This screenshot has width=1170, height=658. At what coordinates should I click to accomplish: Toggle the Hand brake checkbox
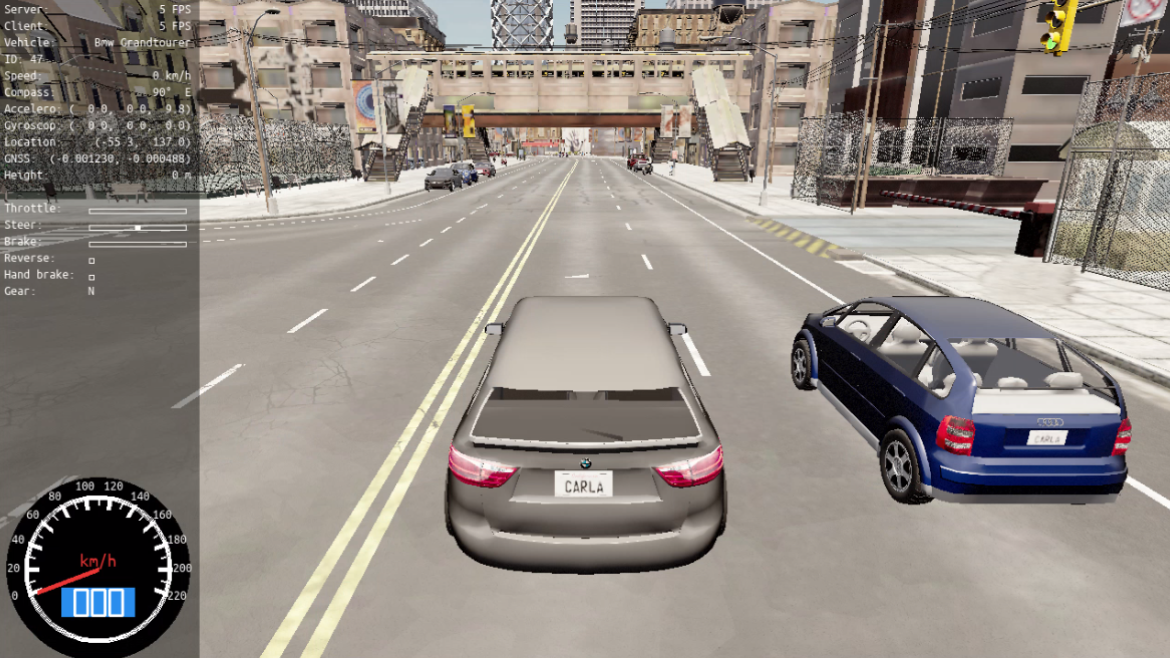(92, 275)
